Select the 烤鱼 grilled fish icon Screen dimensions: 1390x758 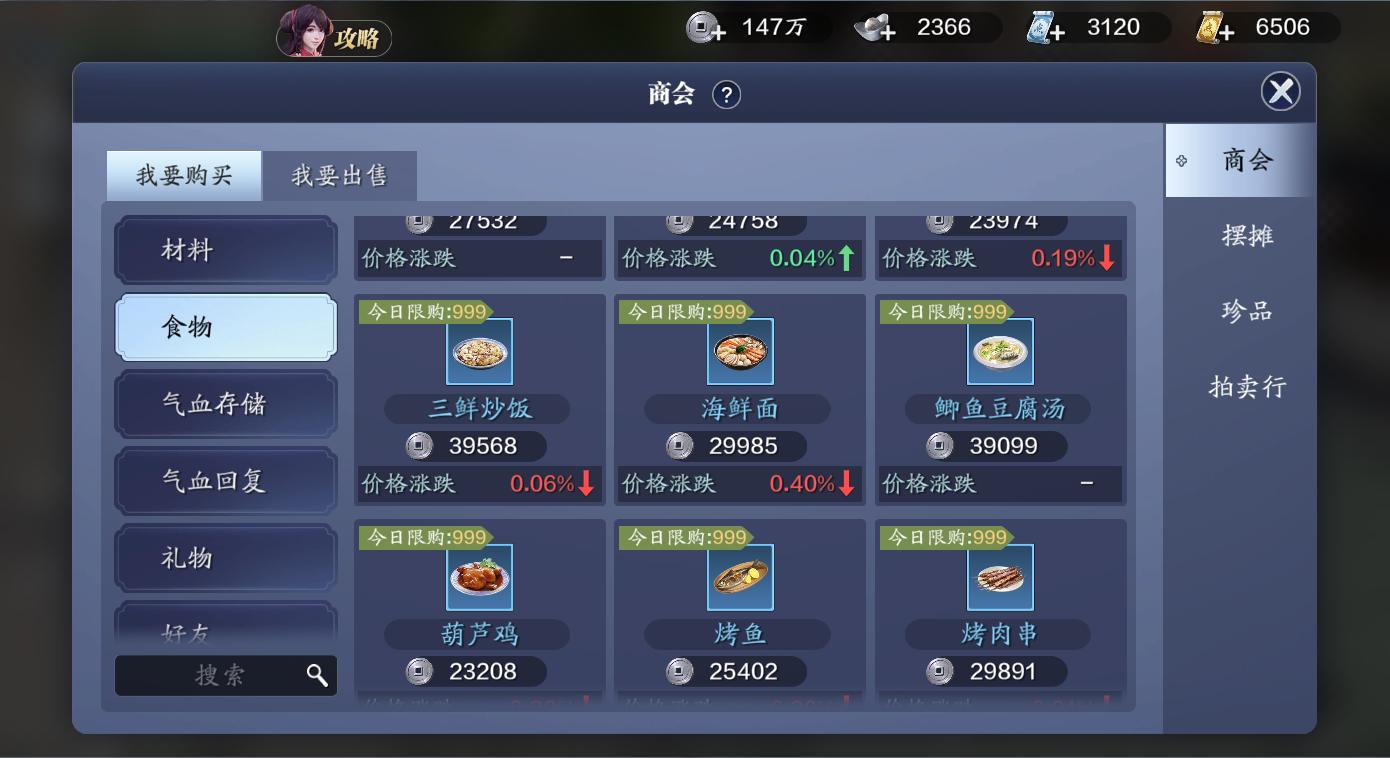[x=739, y=578]
